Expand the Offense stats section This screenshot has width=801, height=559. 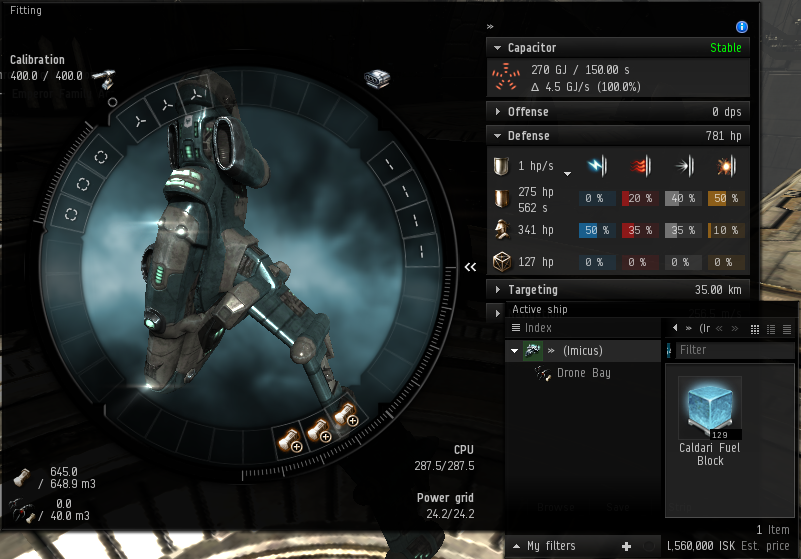pos(528,112)
